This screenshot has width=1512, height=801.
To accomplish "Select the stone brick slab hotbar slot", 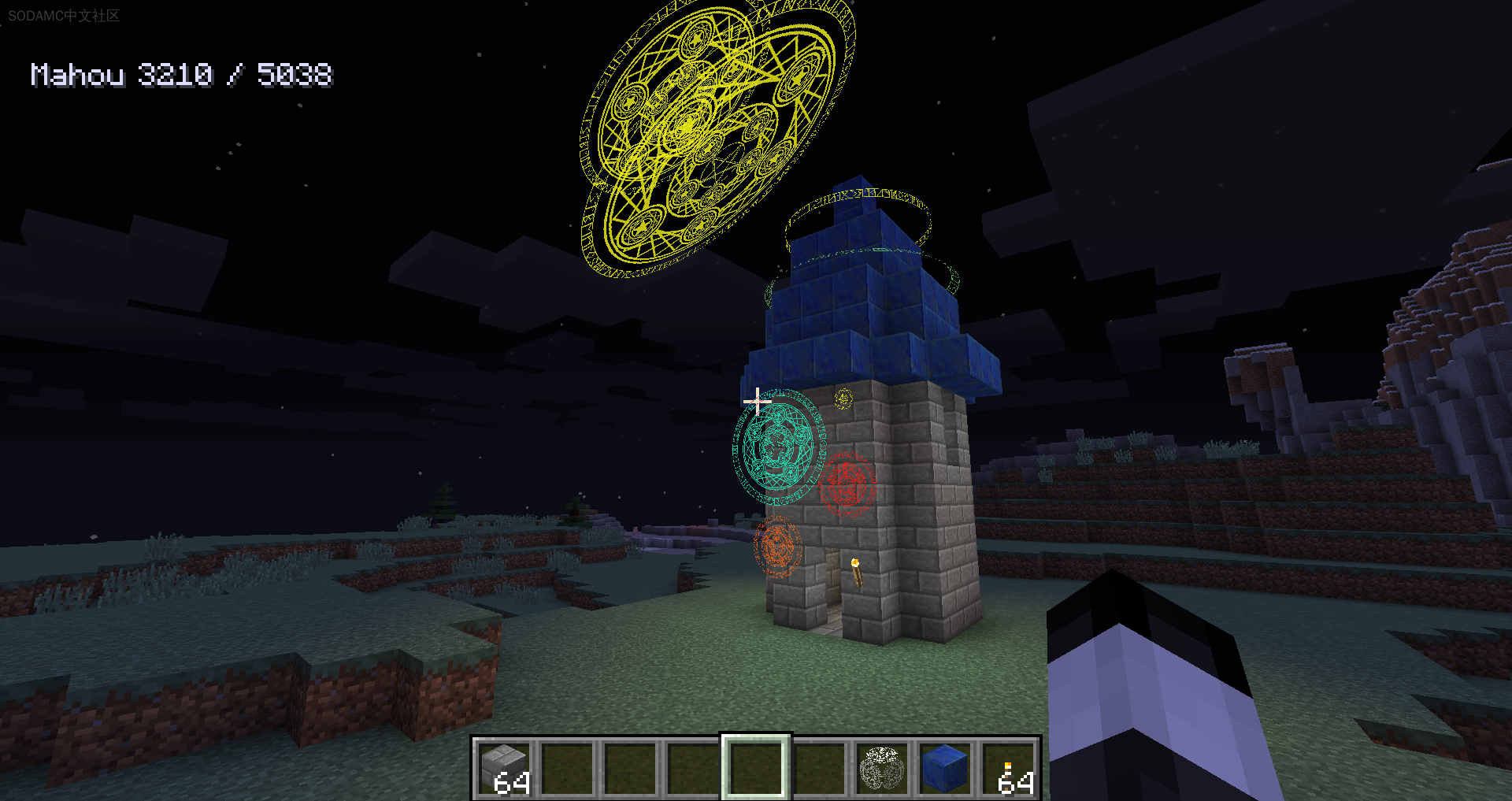I will tap(505, 767).
